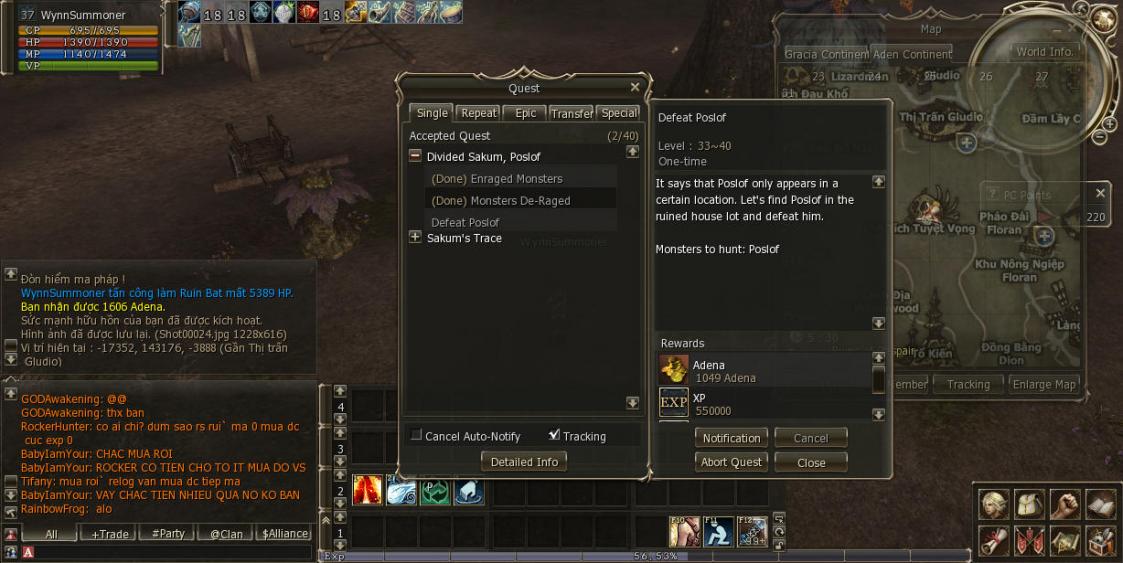
Task: Close the quest details panel
Action: click(811, 462)
